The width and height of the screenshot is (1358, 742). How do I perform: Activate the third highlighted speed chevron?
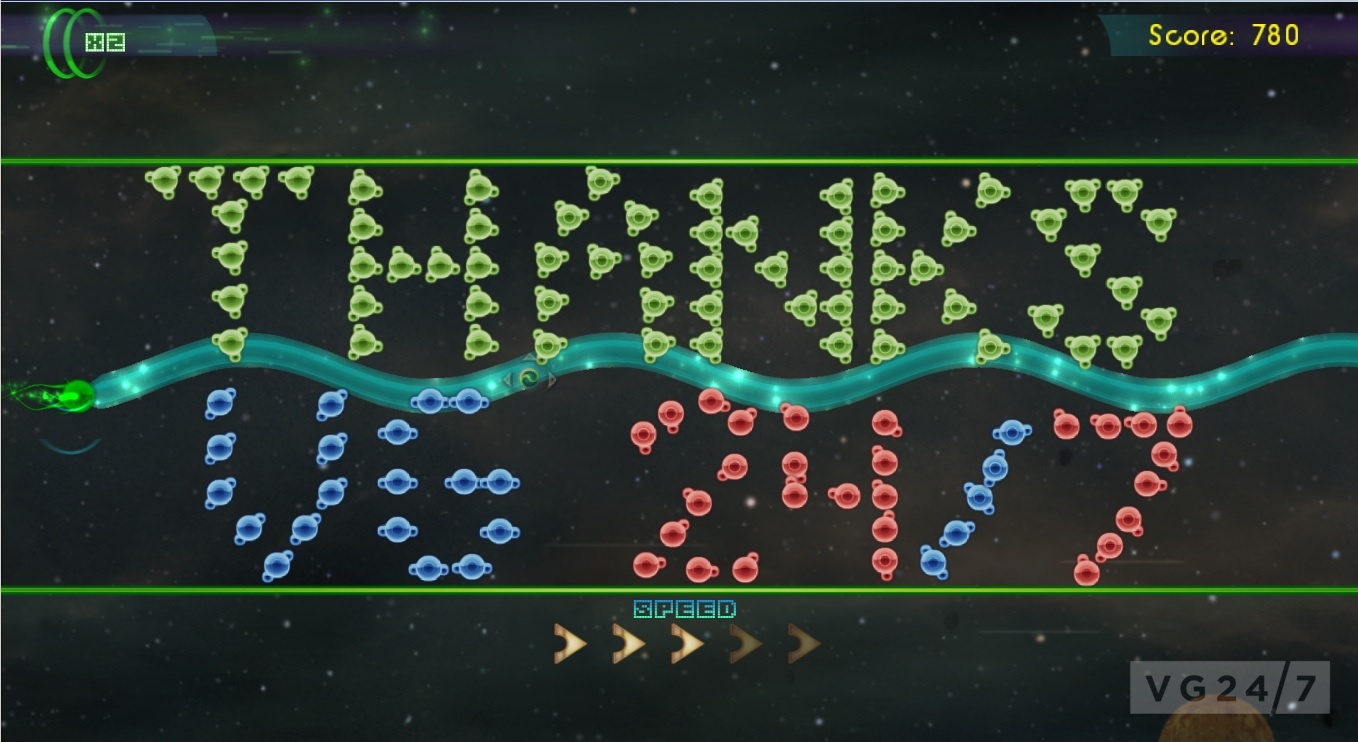pos(684,644)
